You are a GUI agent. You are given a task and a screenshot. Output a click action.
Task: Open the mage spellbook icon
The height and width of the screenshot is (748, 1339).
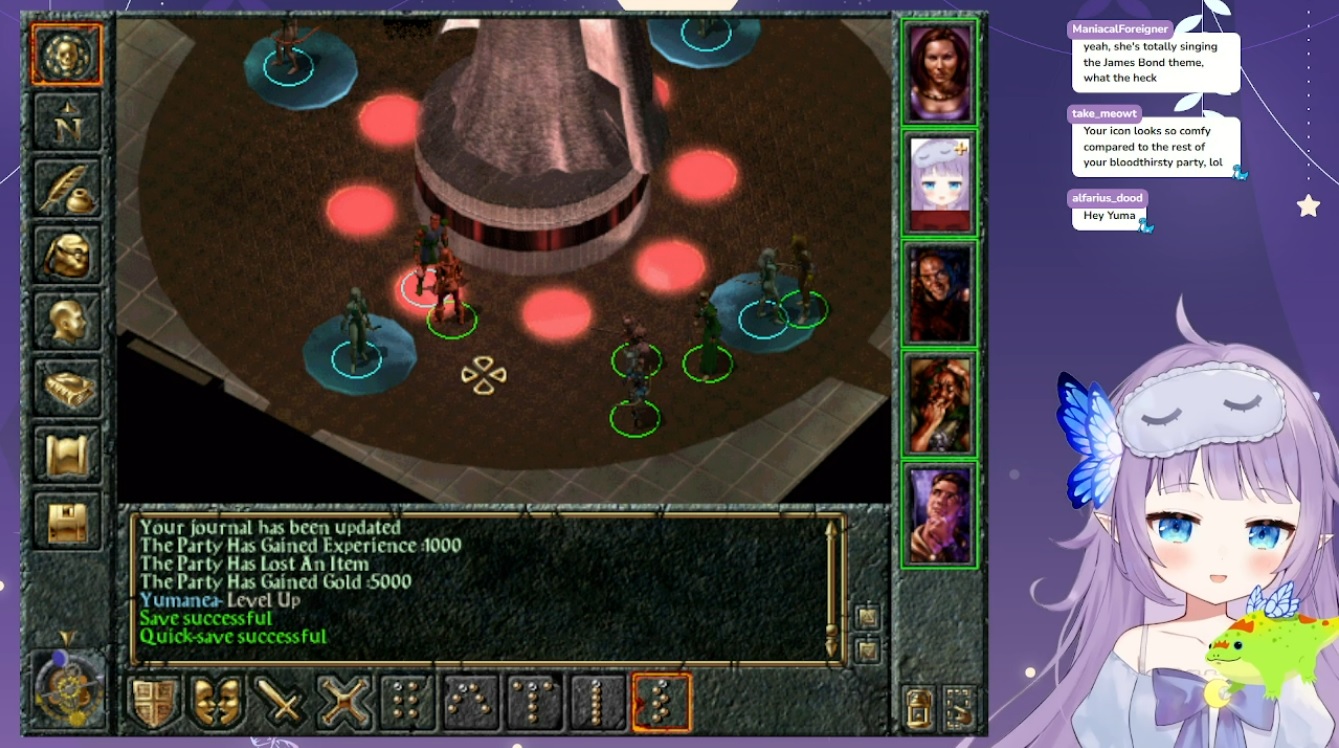click(67, 387)
